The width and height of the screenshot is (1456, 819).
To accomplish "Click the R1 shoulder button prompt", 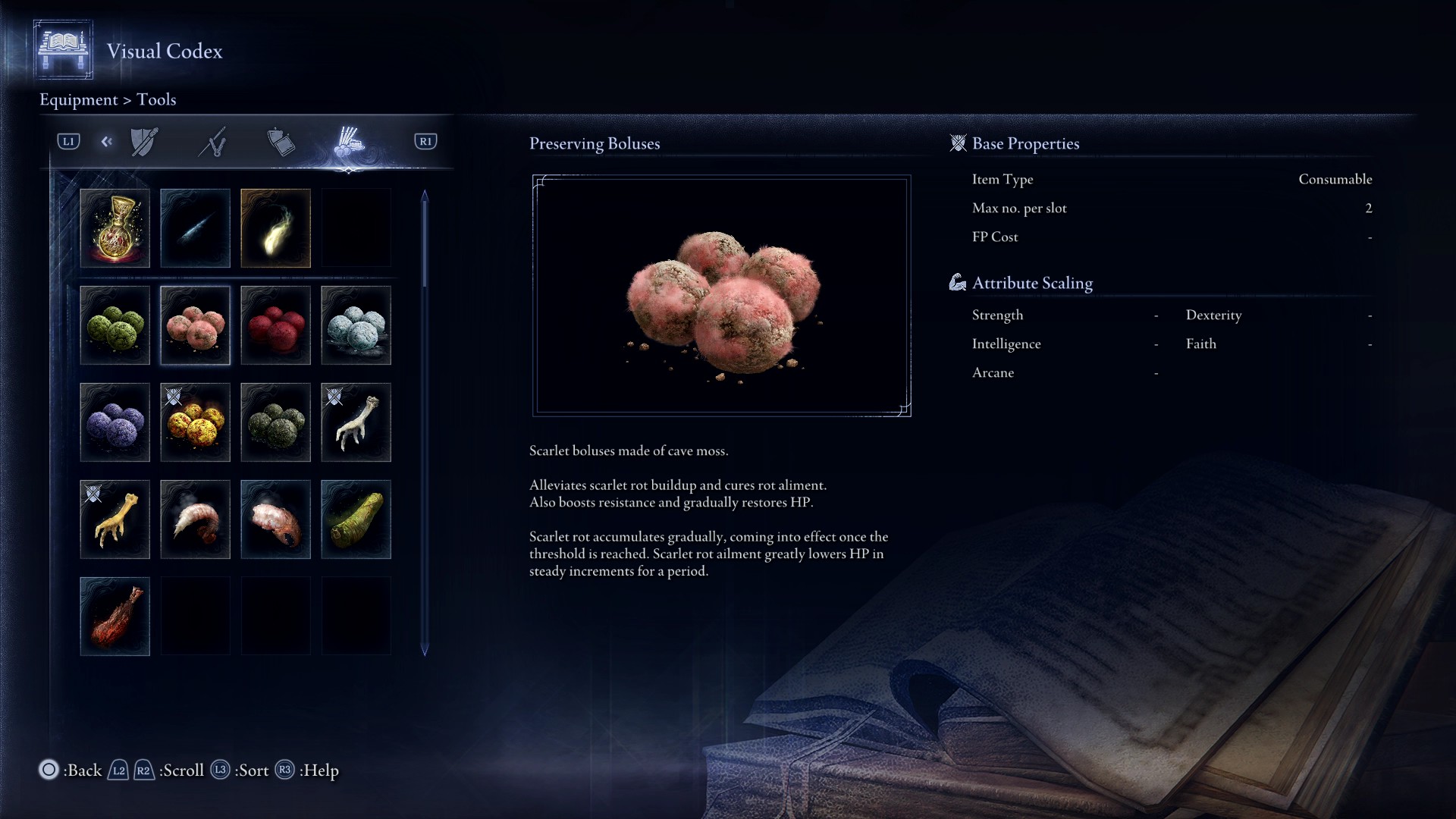I will point(425,141).
